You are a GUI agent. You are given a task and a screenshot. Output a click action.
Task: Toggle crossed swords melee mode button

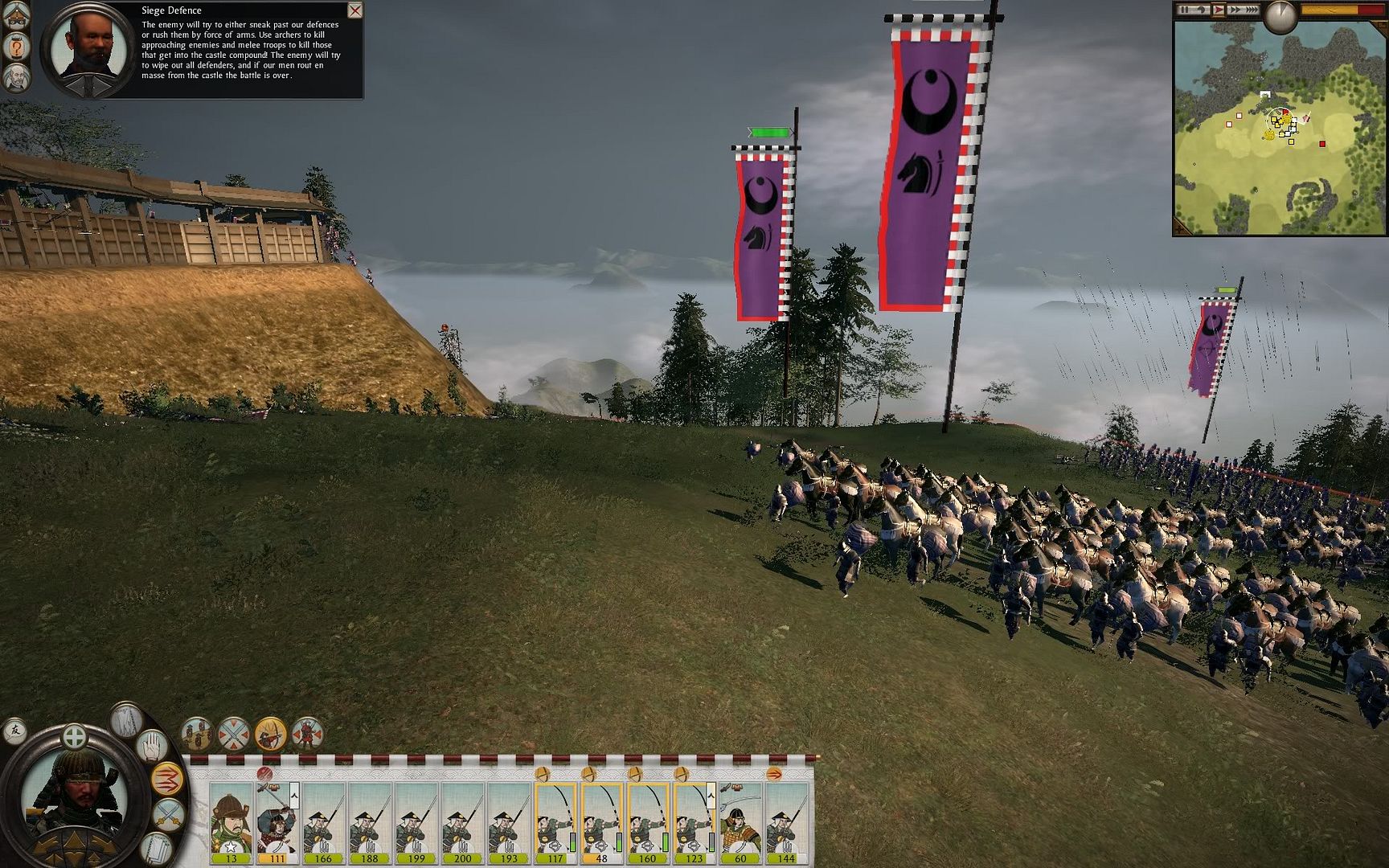[234, 734]
